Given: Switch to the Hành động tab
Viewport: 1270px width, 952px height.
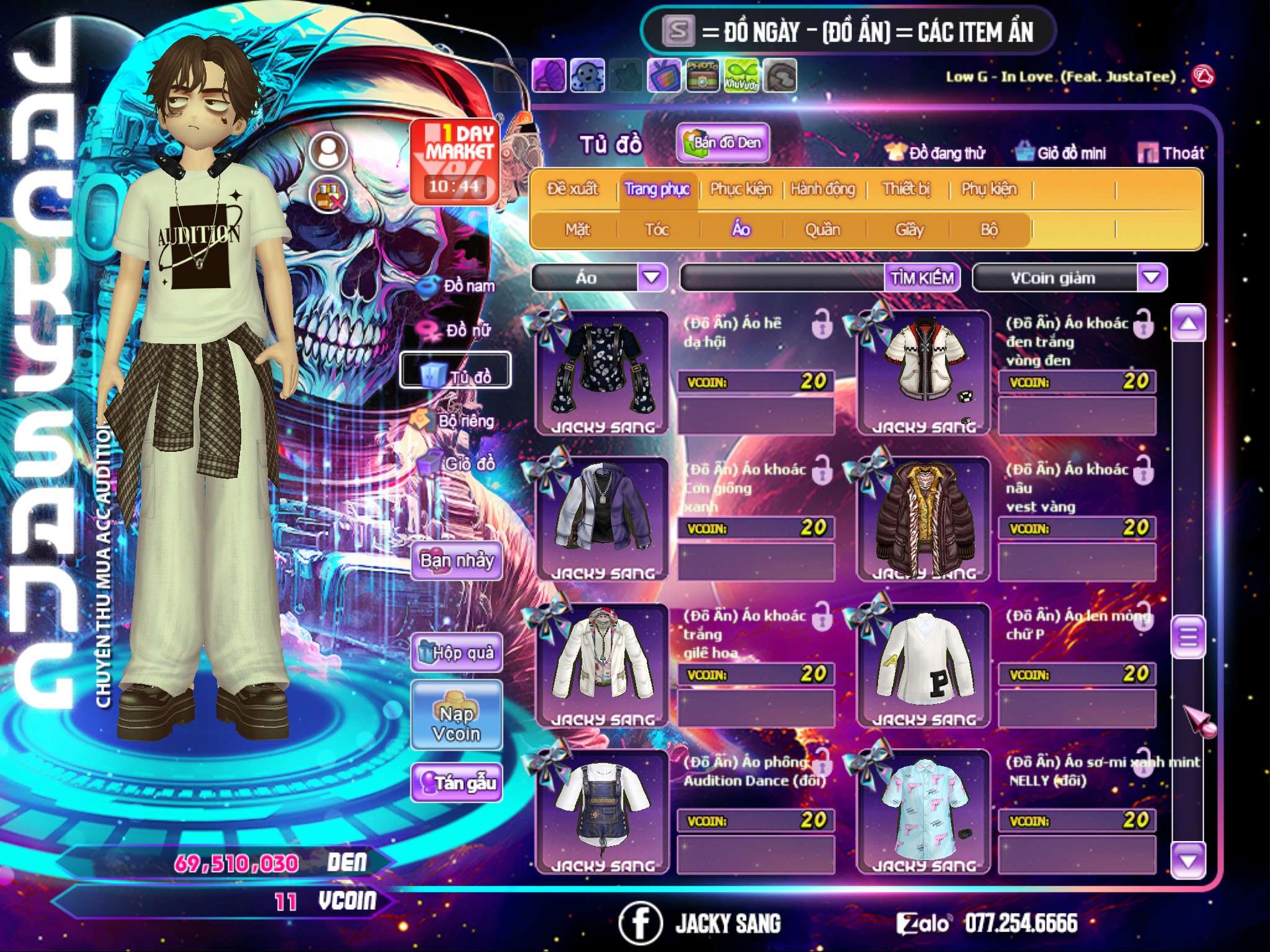Looking at the screenshot, I should click(x=822, y=189).
